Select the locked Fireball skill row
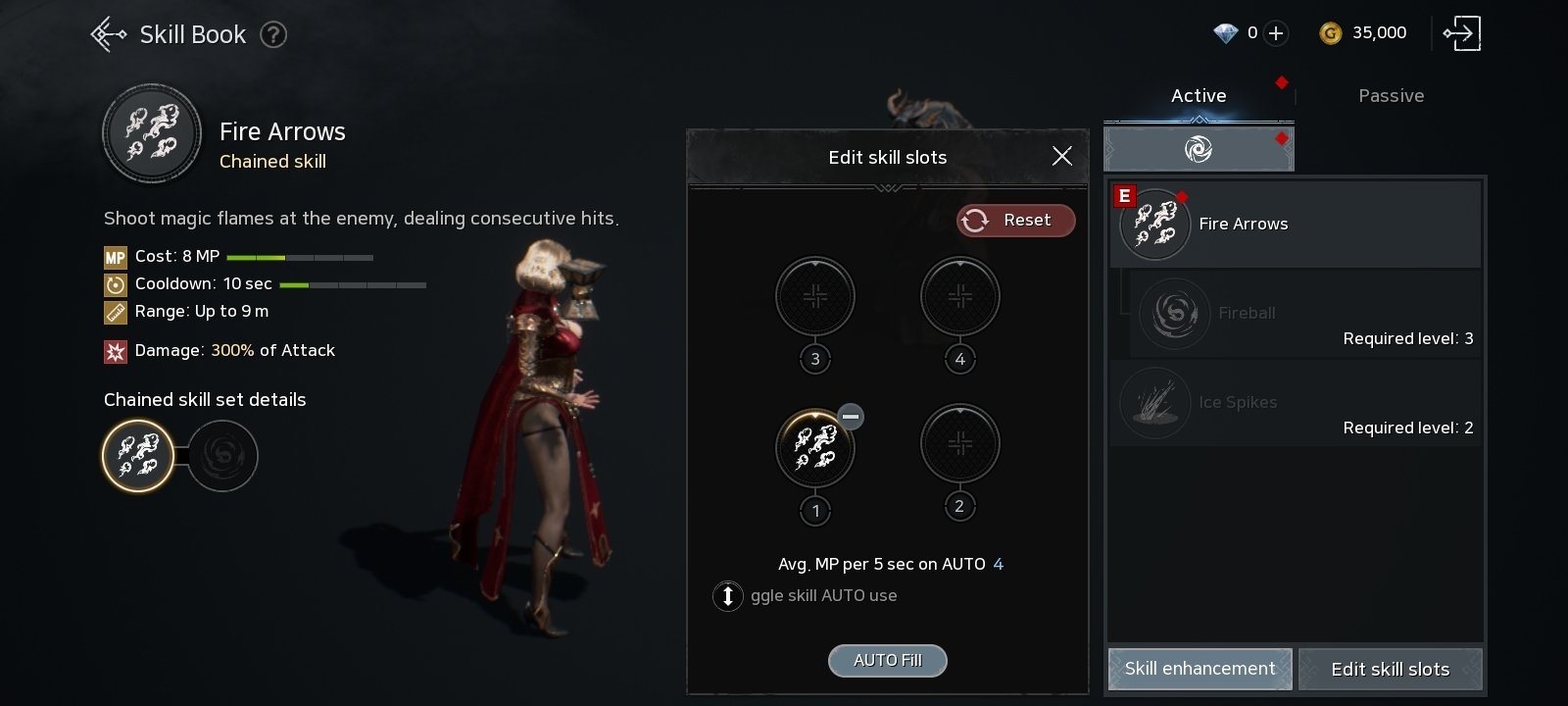Screen dimensions: 1568x706 tap(1304, 314)
